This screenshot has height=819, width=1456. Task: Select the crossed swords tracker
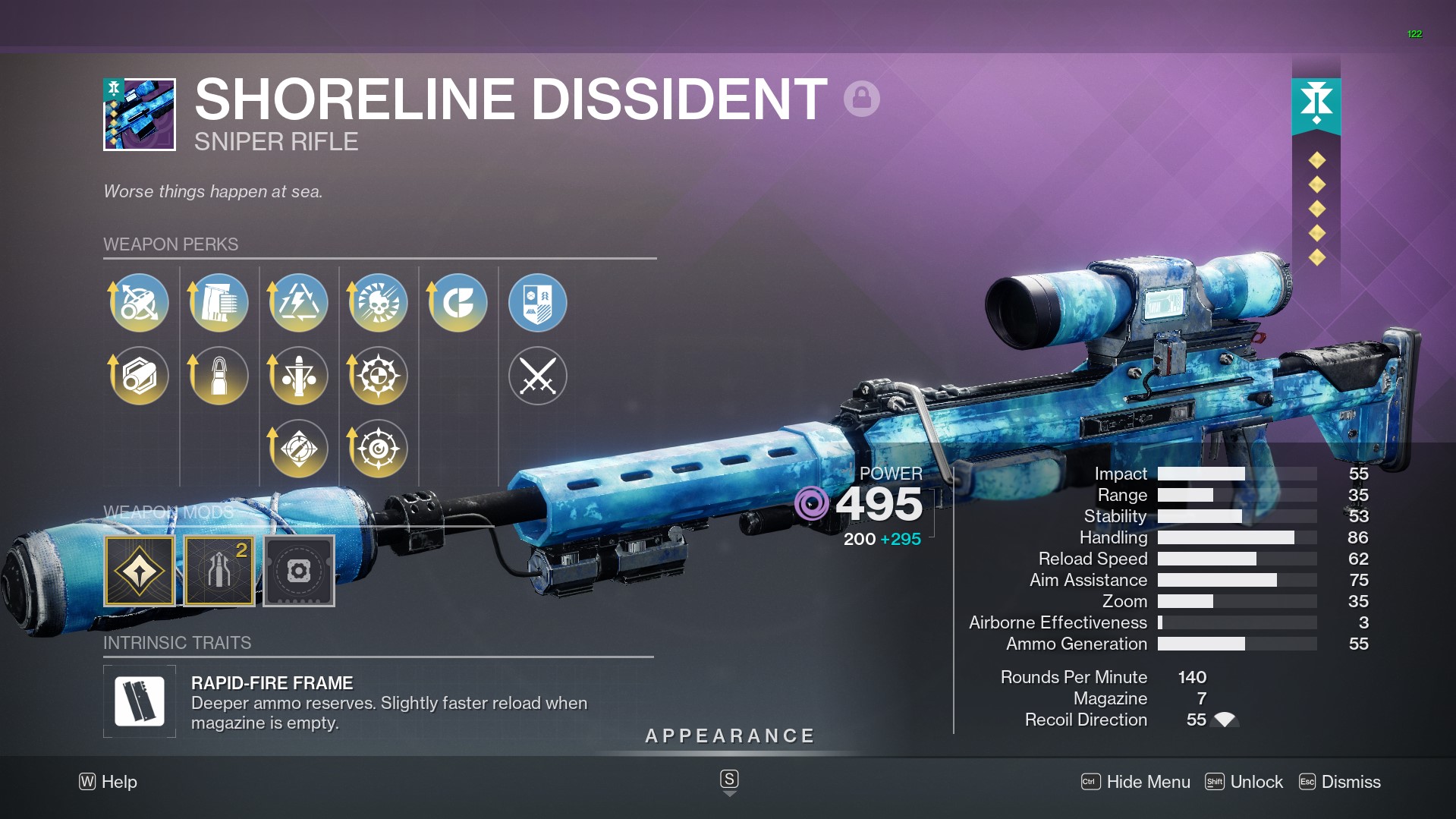coord(538,376)
